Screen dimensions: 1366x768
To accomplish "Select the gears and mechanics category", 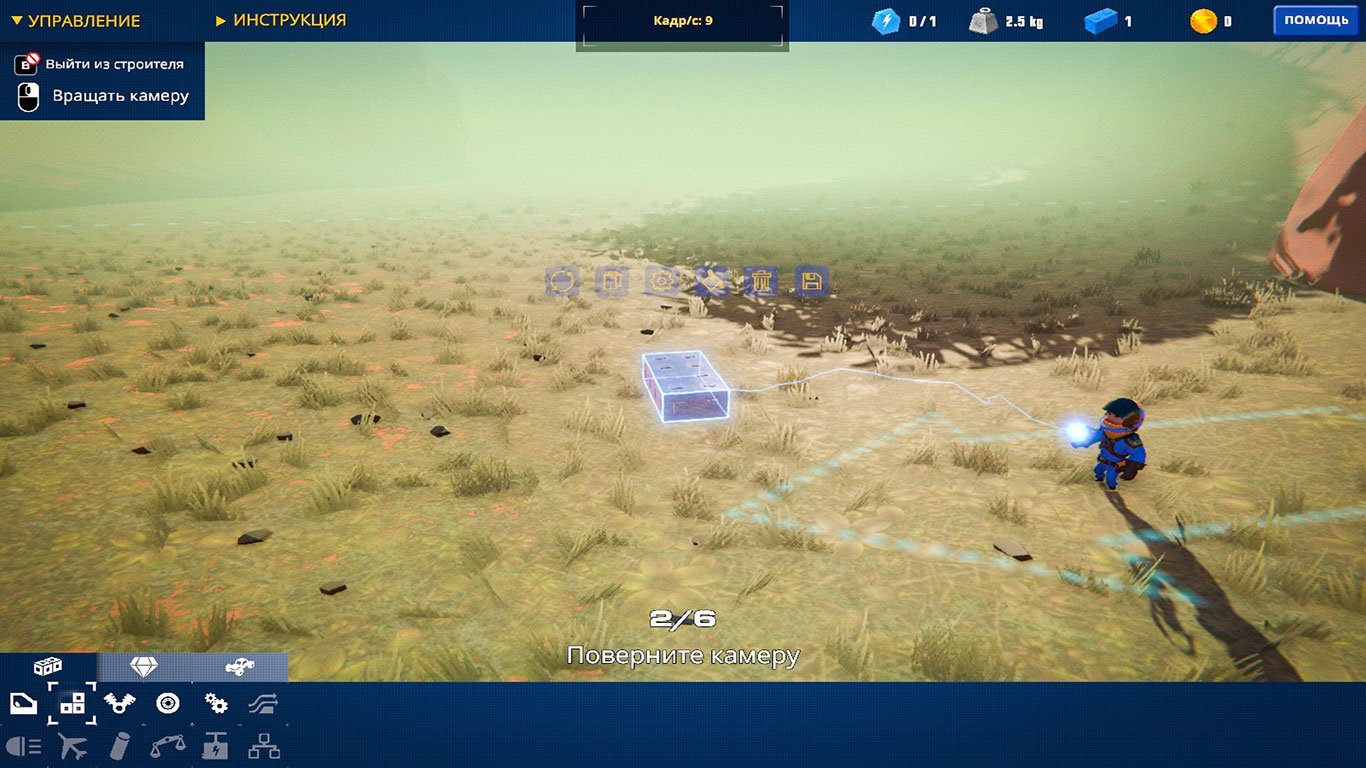I will pyautogui.click(x=215, y=703).
